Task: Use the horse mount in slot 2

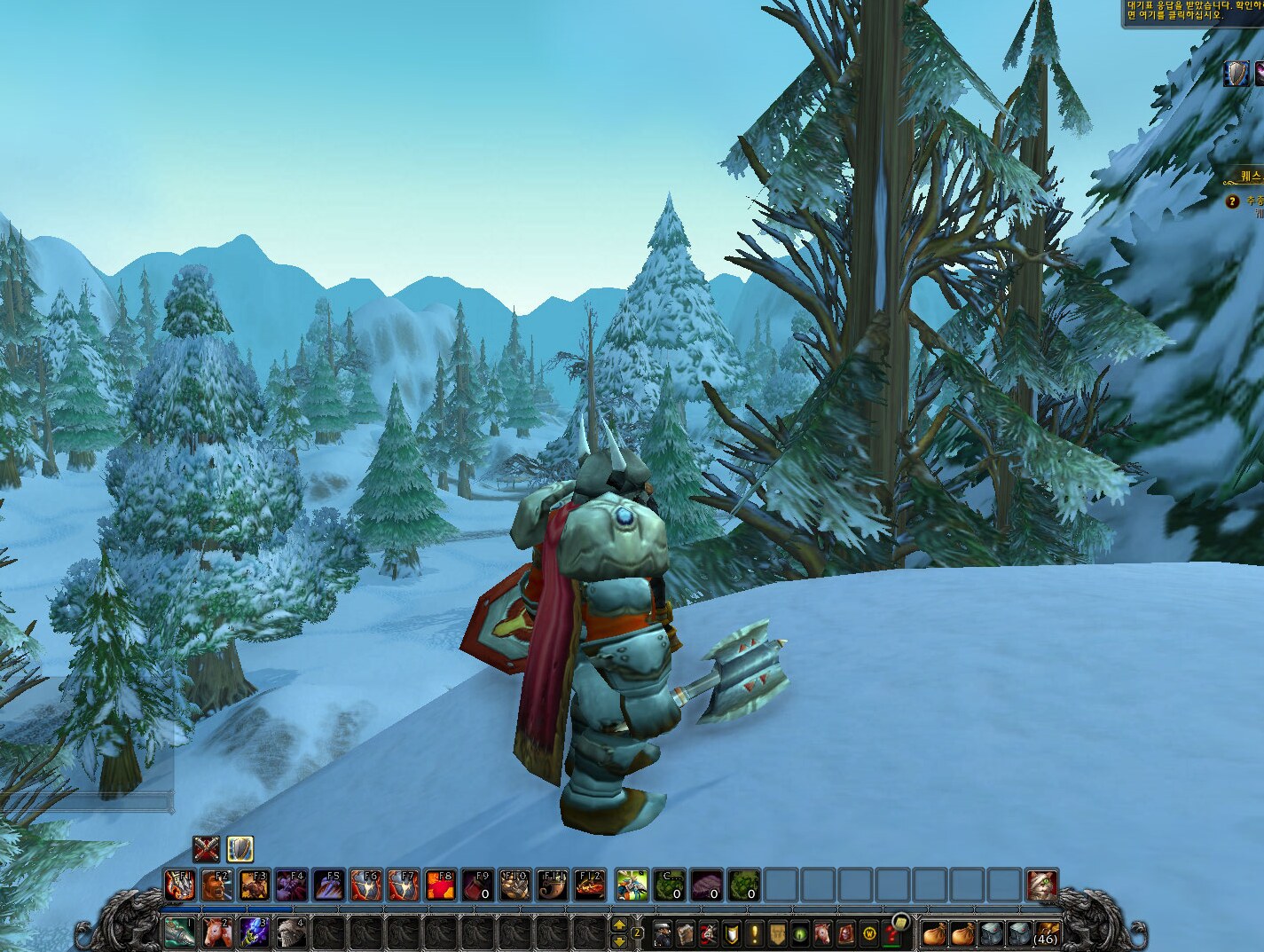Action: 216,933
